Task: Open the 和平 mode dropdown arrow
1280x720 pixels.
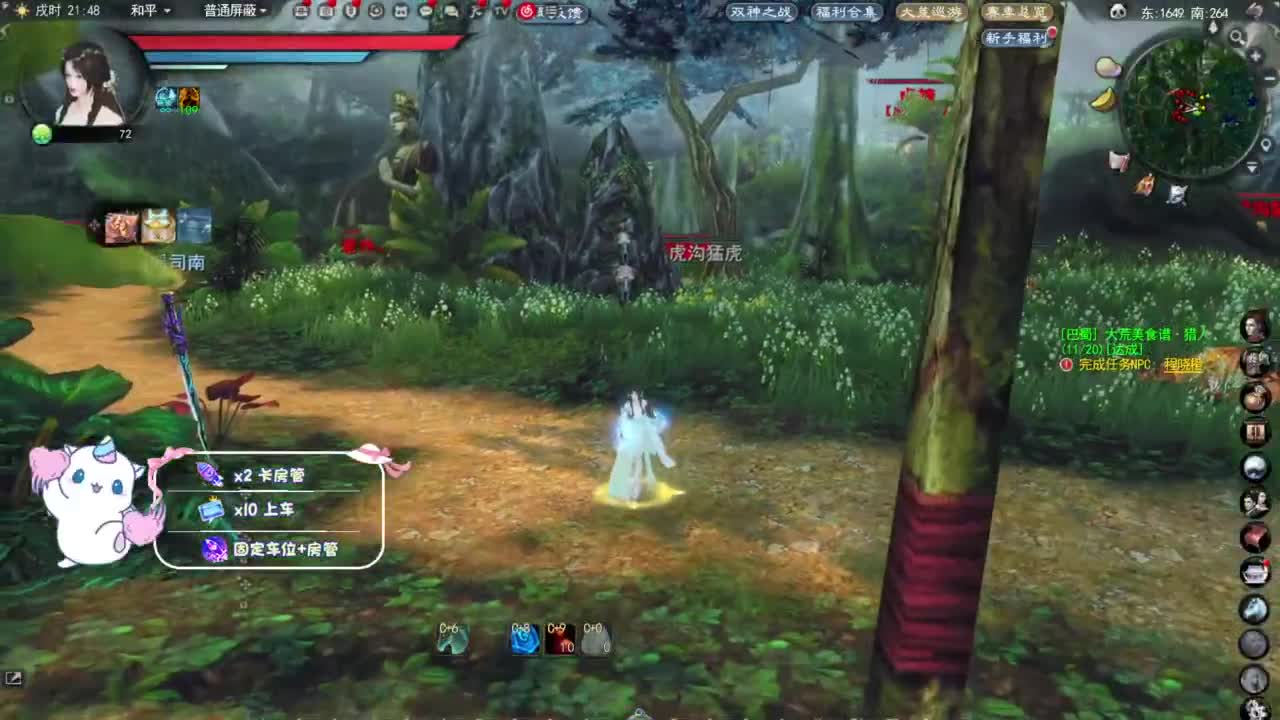Action: point(166,12)
